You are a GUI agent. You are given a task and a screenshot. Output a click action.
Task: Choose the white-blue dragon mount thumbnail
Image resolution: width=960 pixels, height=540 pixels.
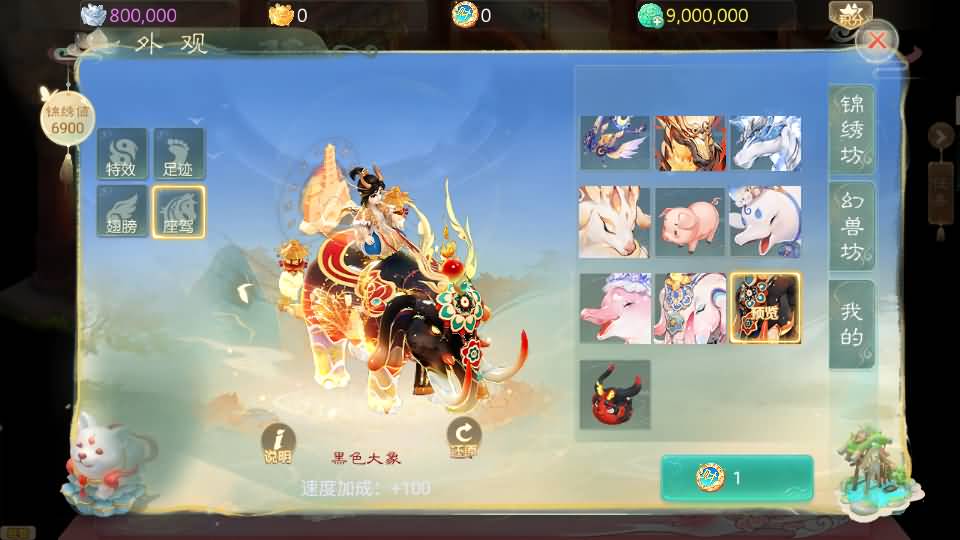coord(765,143)
